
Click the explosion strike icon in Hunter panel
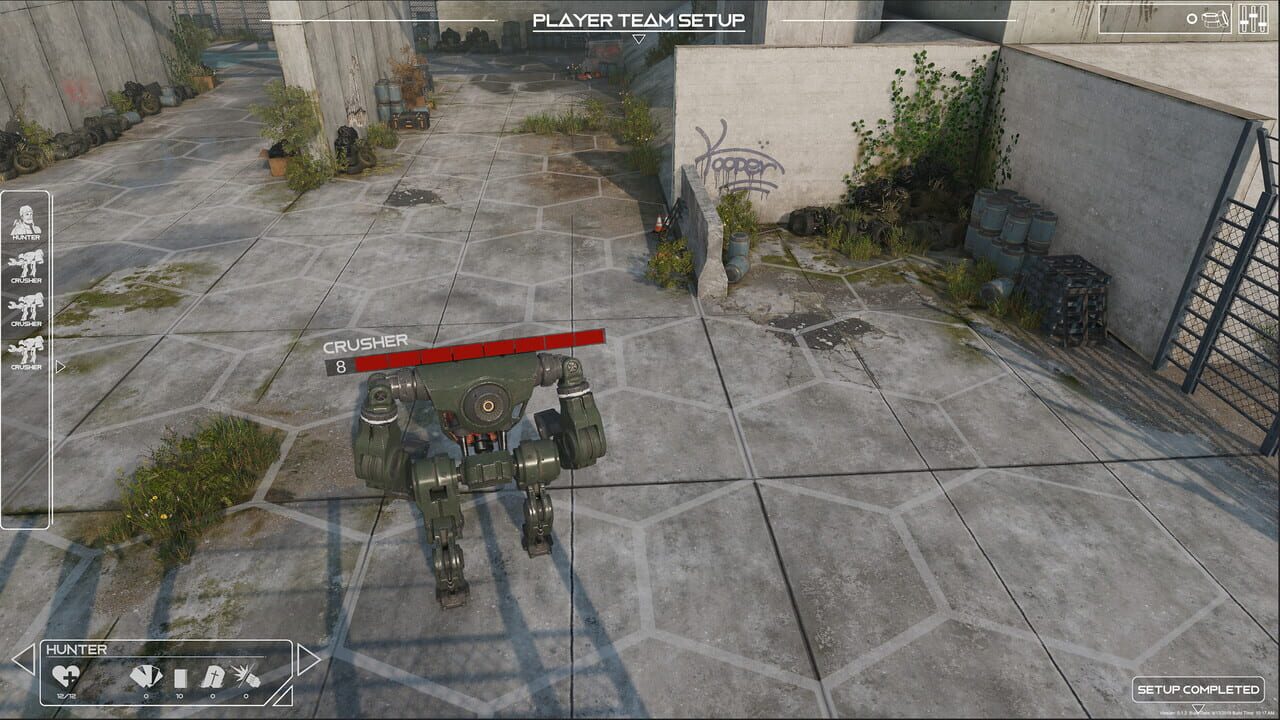[246, 676]
